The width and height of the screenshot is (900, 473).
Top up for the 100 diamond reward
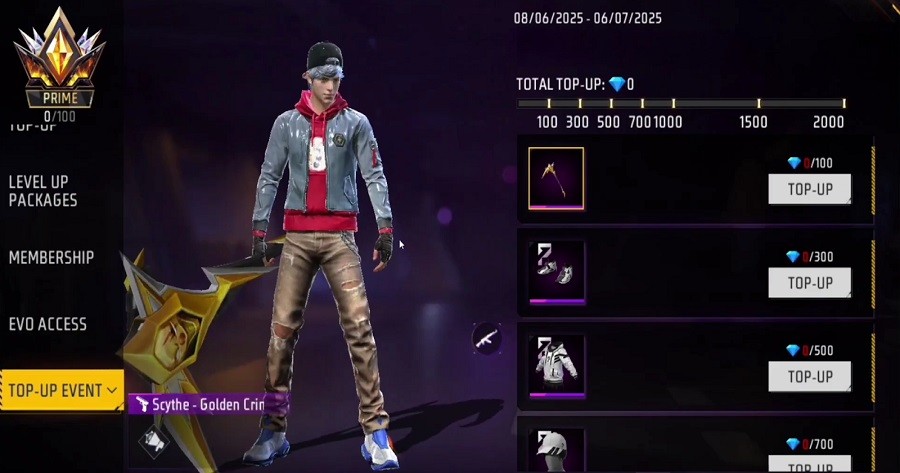tap(809, 188)
